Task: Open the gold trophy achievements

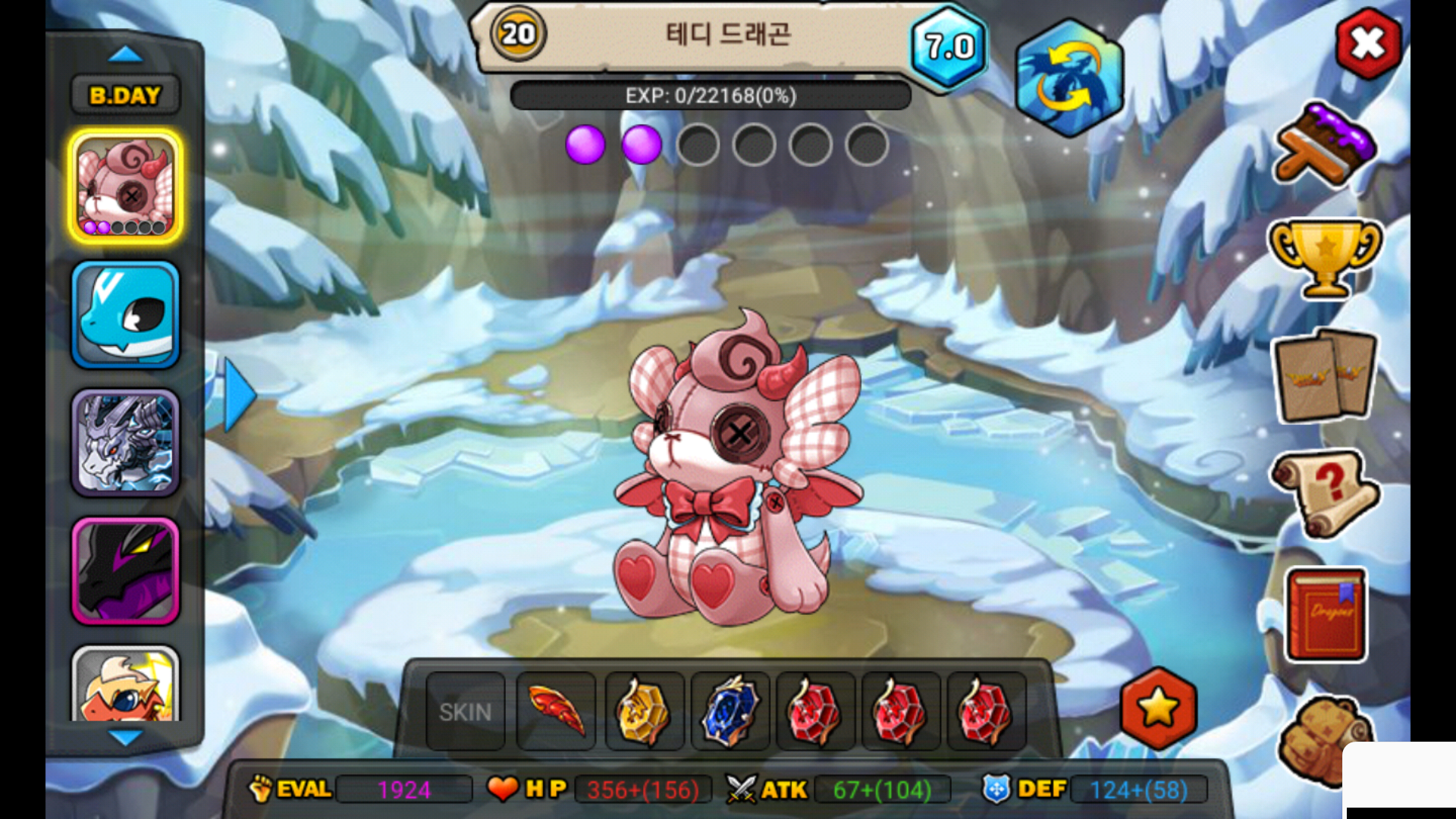Action: (1325, 256)
